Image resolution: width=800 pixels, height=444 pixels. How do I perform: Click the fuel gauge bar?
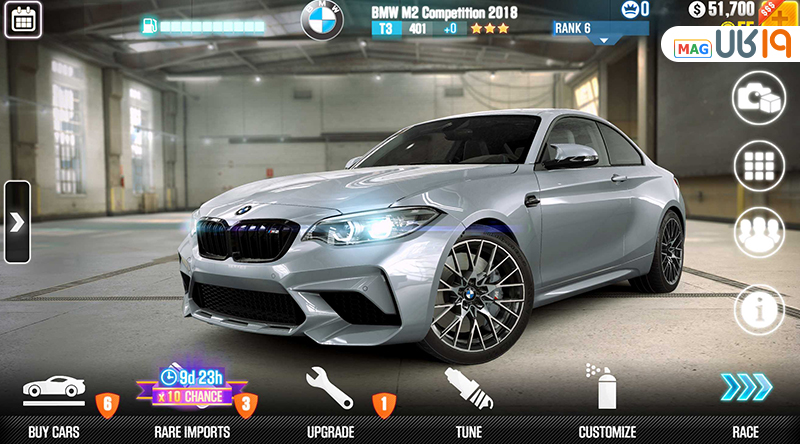(x=200, y=24)
